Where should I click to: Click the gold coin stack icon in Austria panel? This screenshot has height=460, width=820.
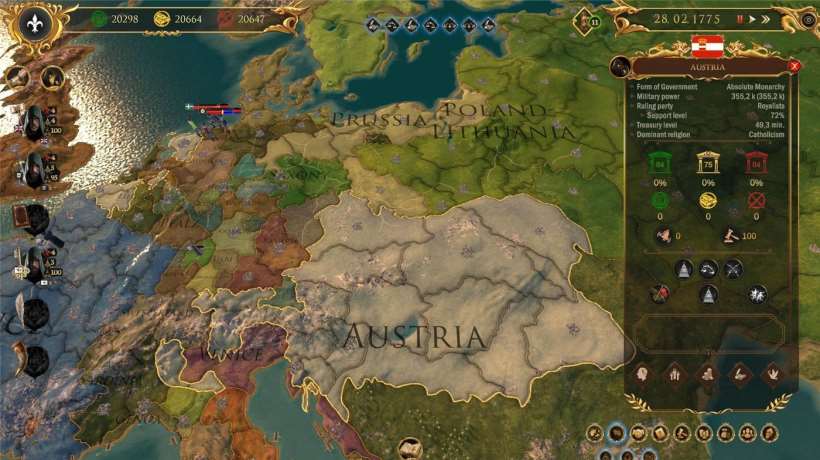[708, 200]
